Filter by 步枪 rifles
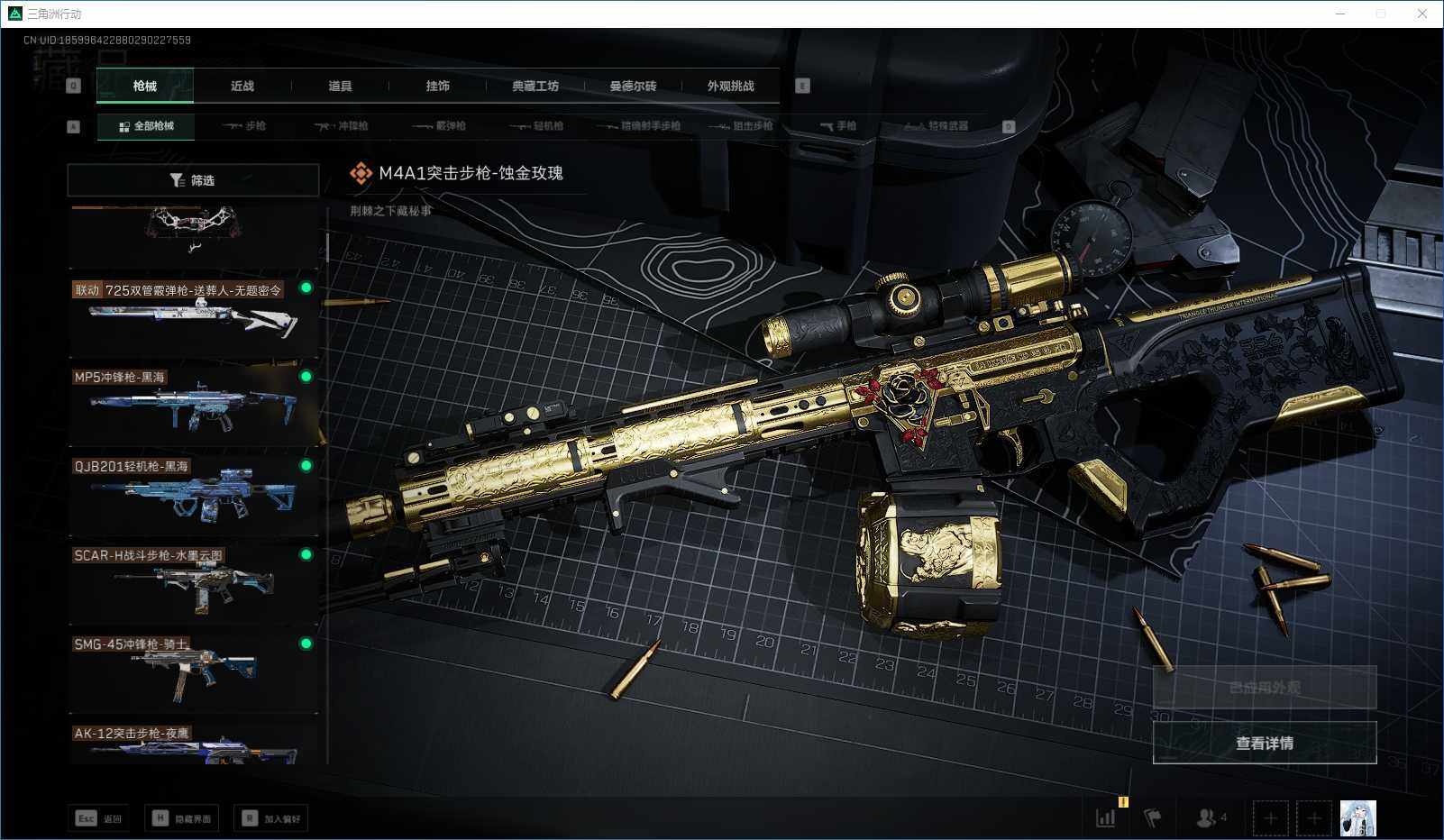Screen dimensions: 1444x840 coord(244,126)
